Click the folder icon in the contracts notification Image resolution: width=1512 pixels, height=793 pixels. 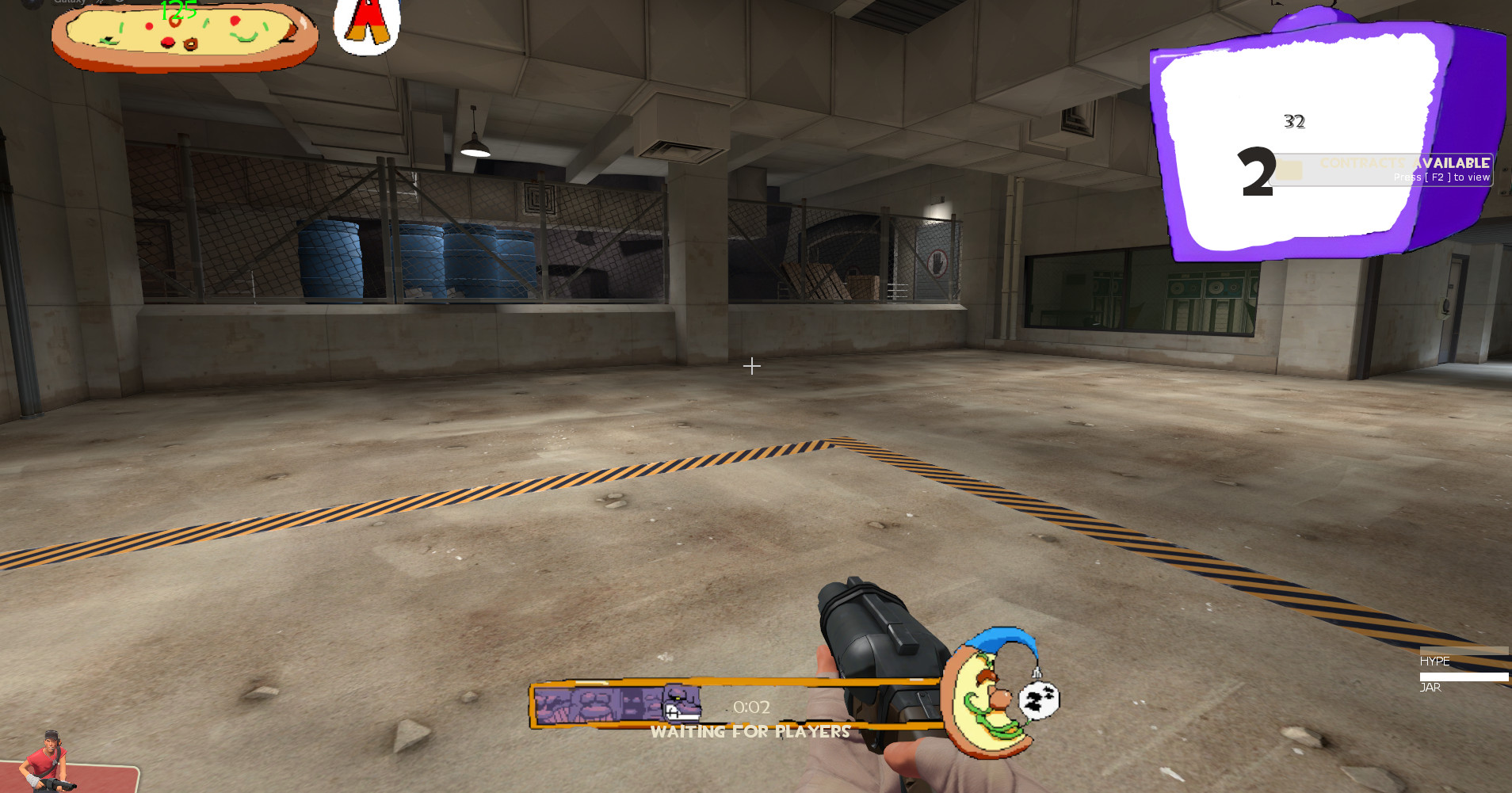click(x=1291, y=167)
